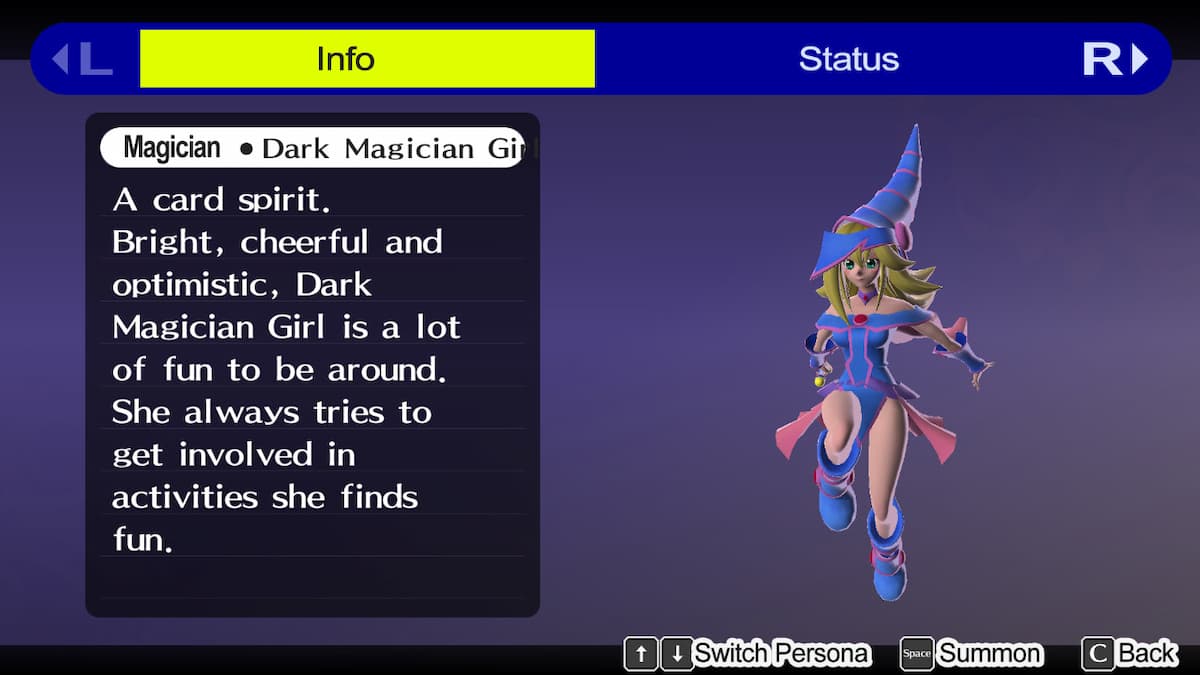1200x675 pixels.
Task: Click the right R tab arrow
Action: [x=1115, y=59]
